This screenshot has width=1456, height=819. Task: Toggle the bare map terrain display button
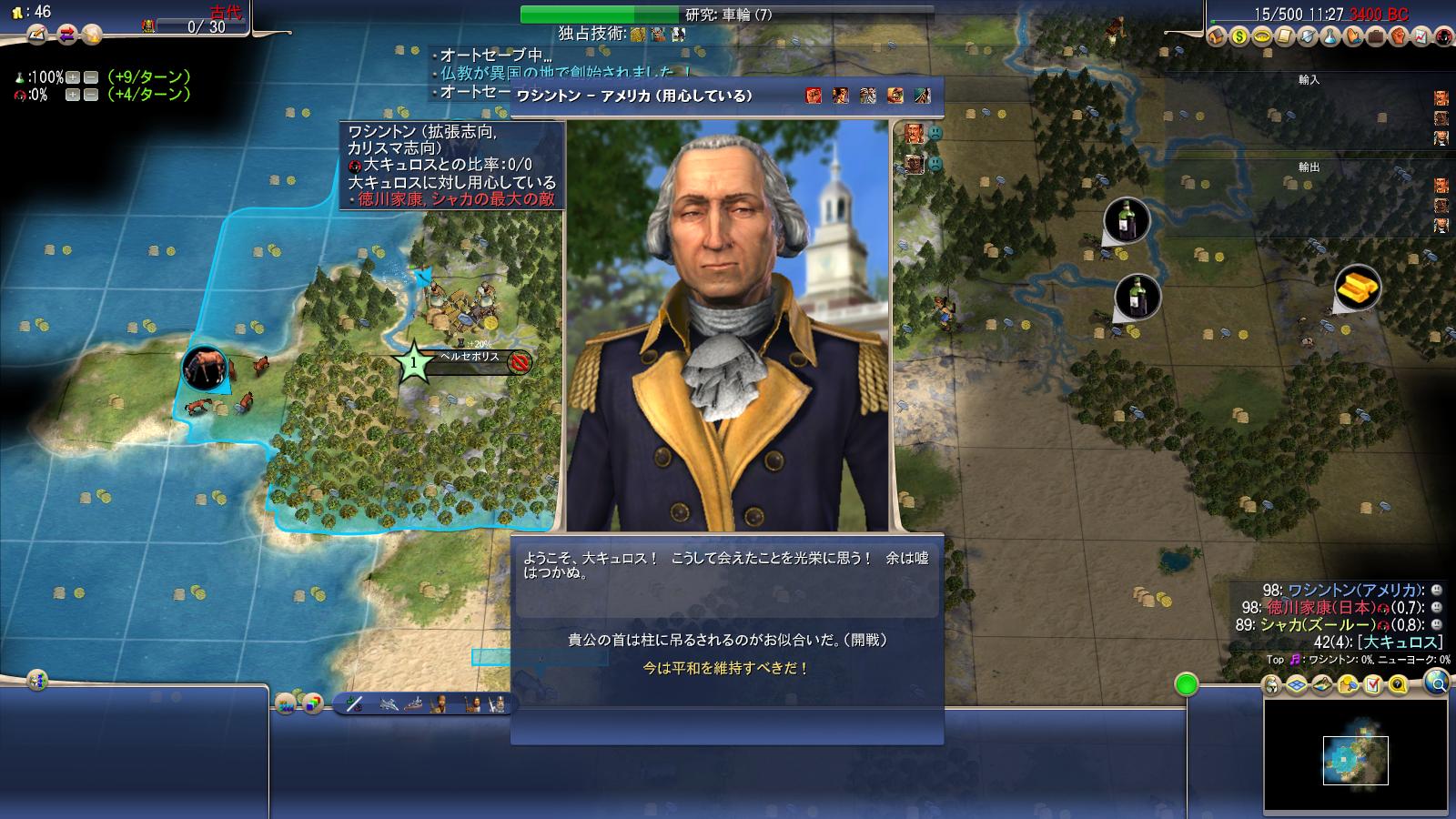(1320, 684)
